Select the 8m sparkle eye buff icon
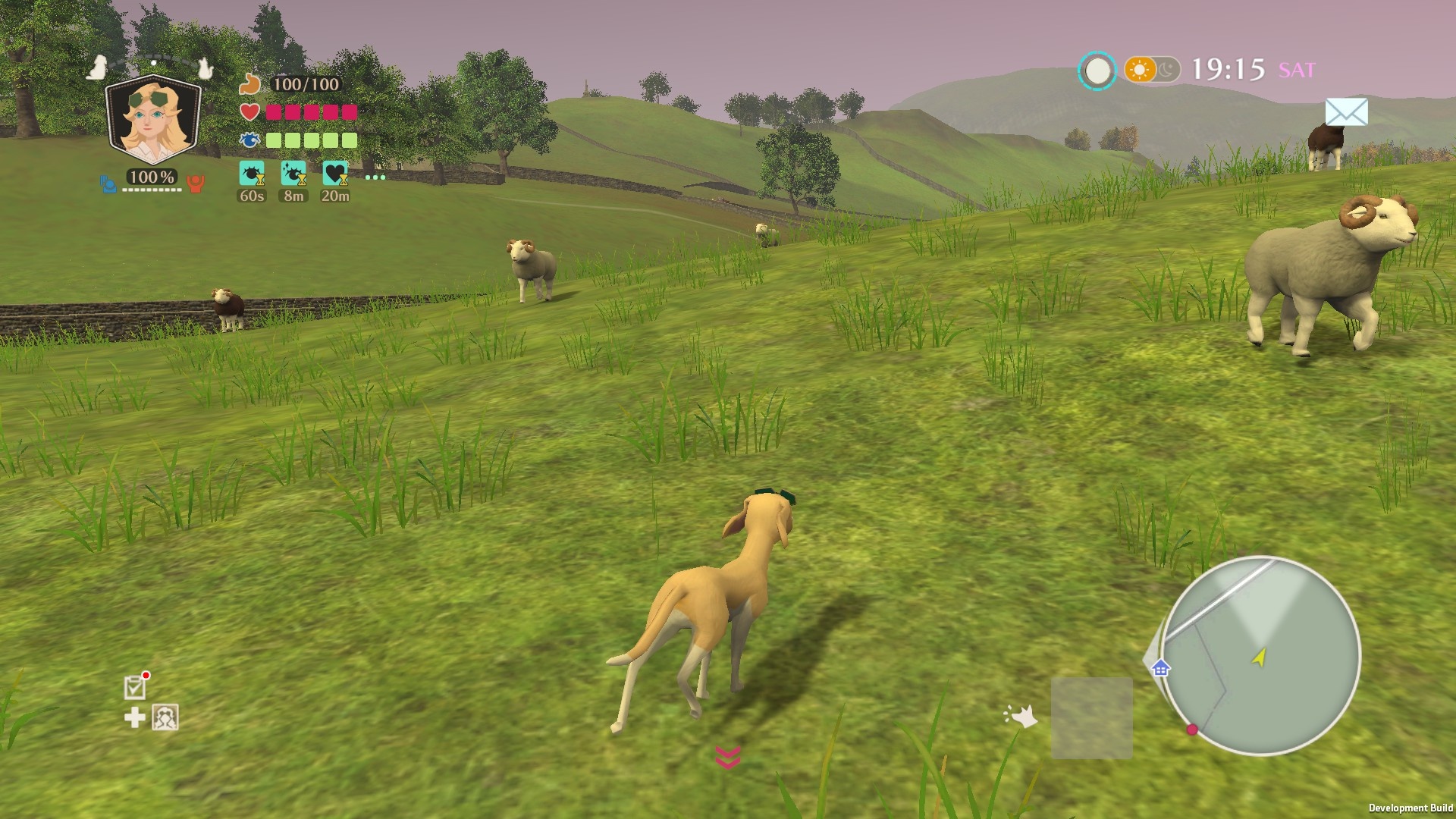The image size is (1456, 819). pyautogui.click(x=293, y=174)
